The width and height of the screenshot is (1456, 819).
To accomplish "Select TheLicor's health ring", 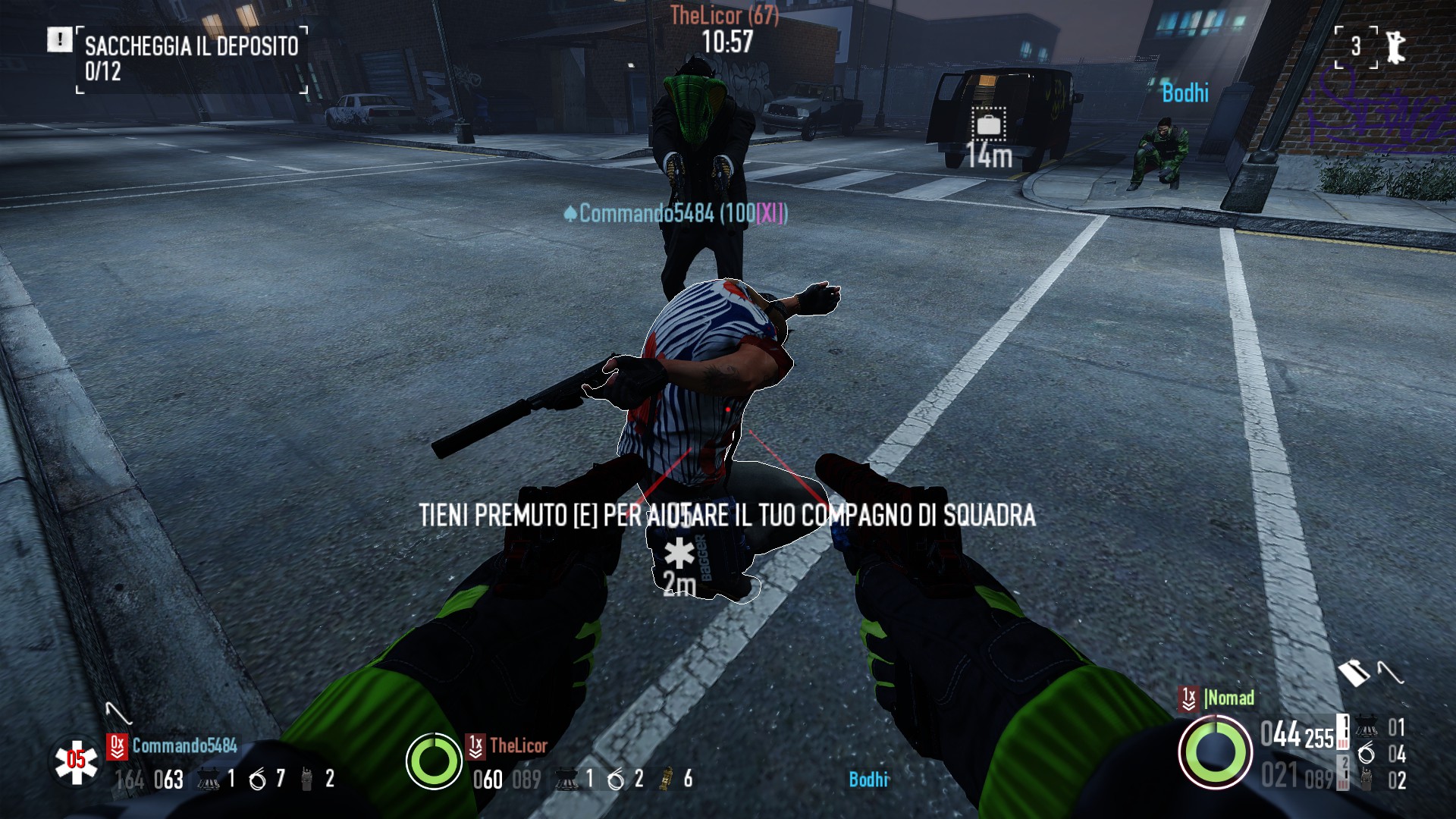I will [434, 761].
